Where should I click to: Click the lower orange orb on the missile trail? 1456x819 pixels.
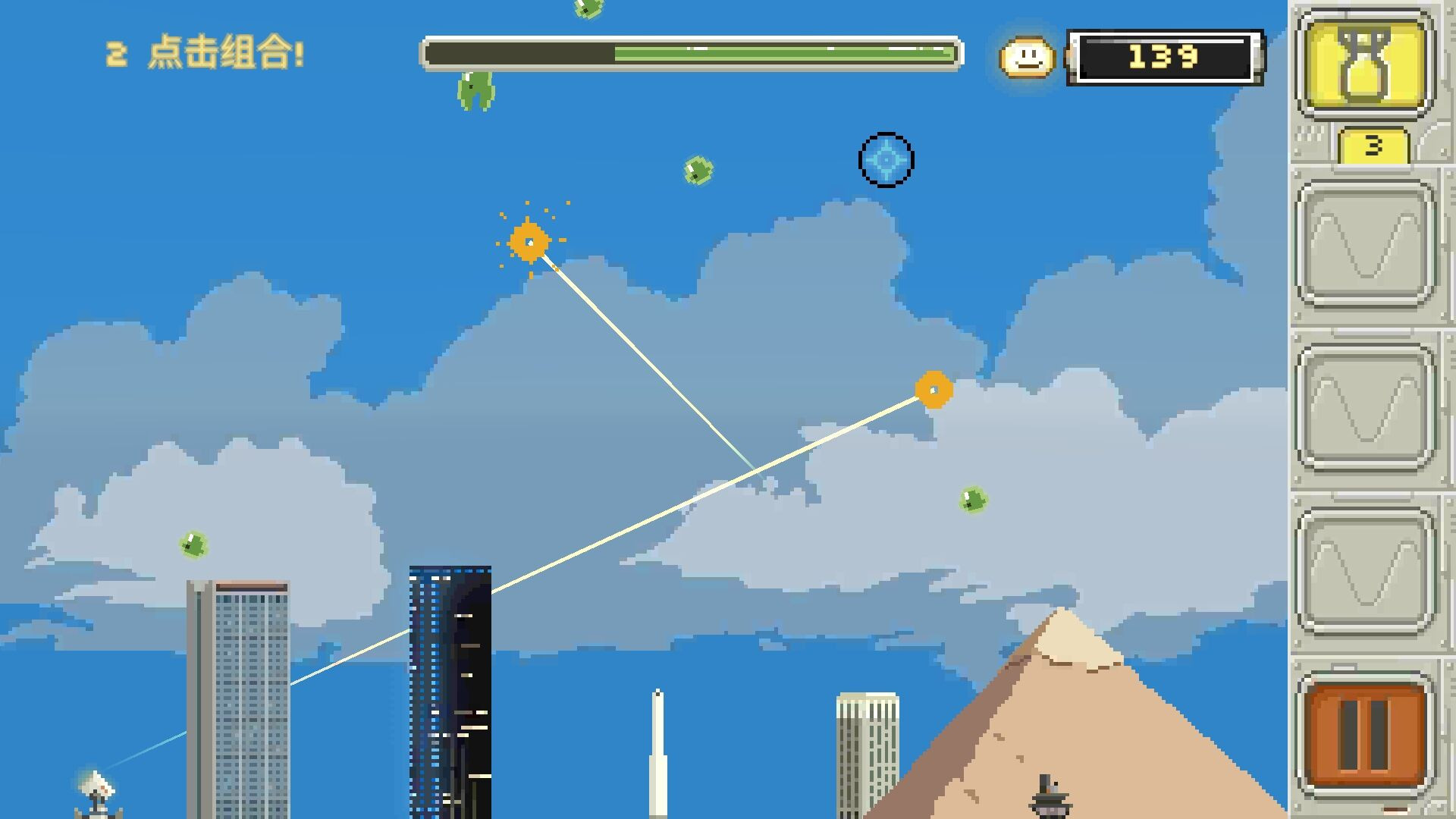pos(933,389)
